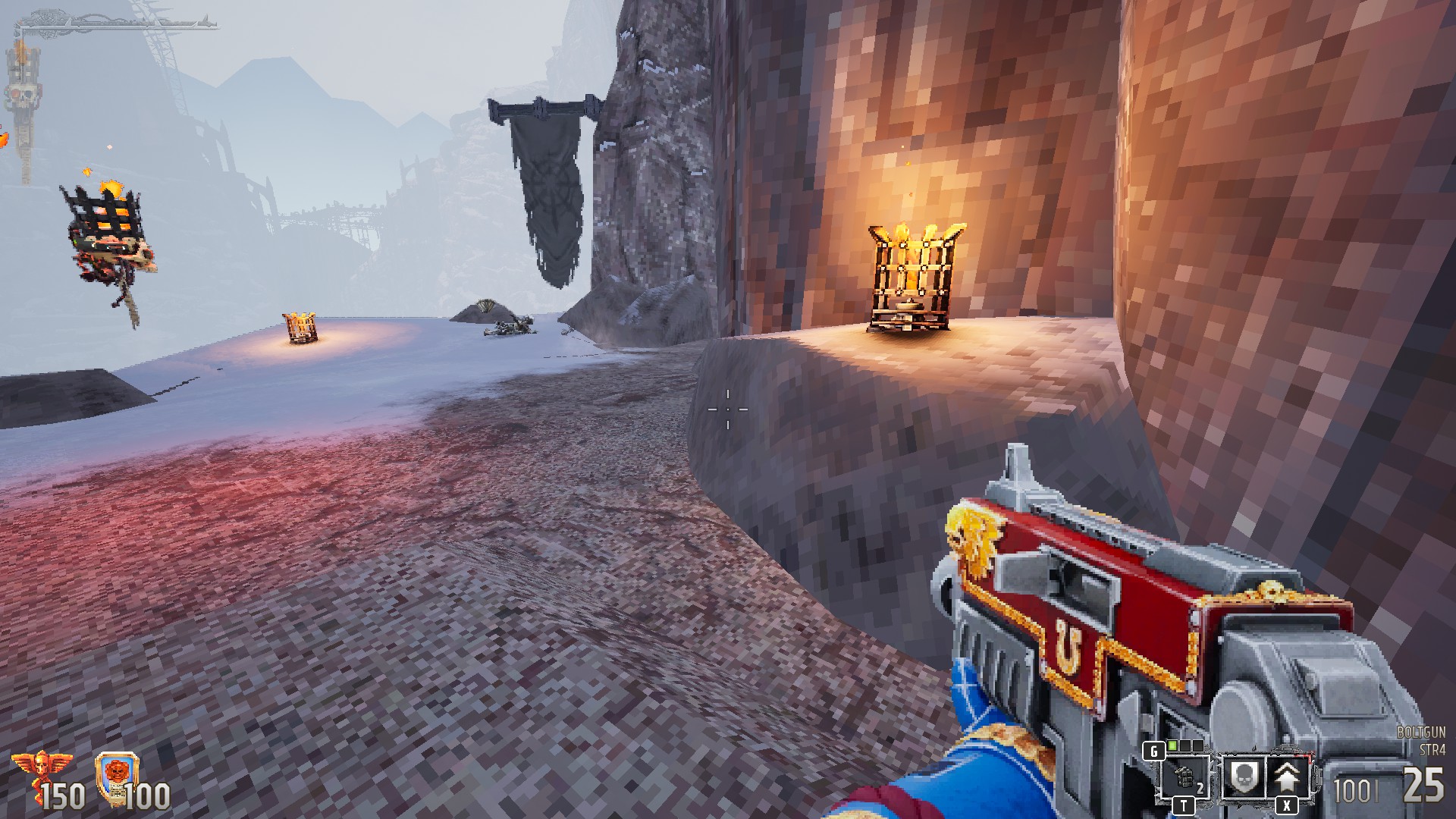Image resolution: width=1456 pixels, height=819 pixels.
Task: Click the crosshair at screen center
Action: 728,409
